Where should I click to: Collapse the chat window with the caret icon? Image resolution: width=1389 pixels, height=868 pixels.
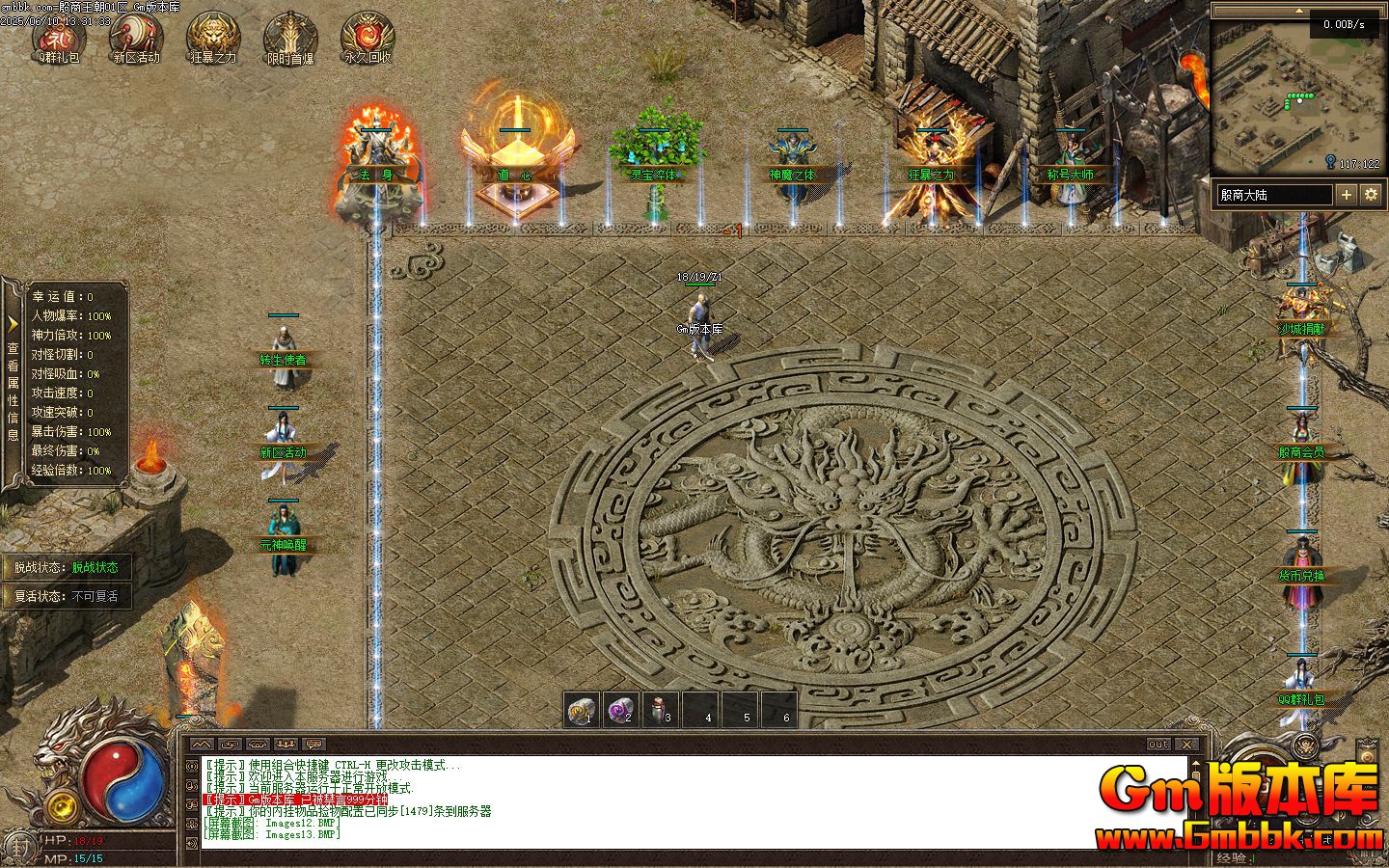pyautogui.click(x=204, y=745)
